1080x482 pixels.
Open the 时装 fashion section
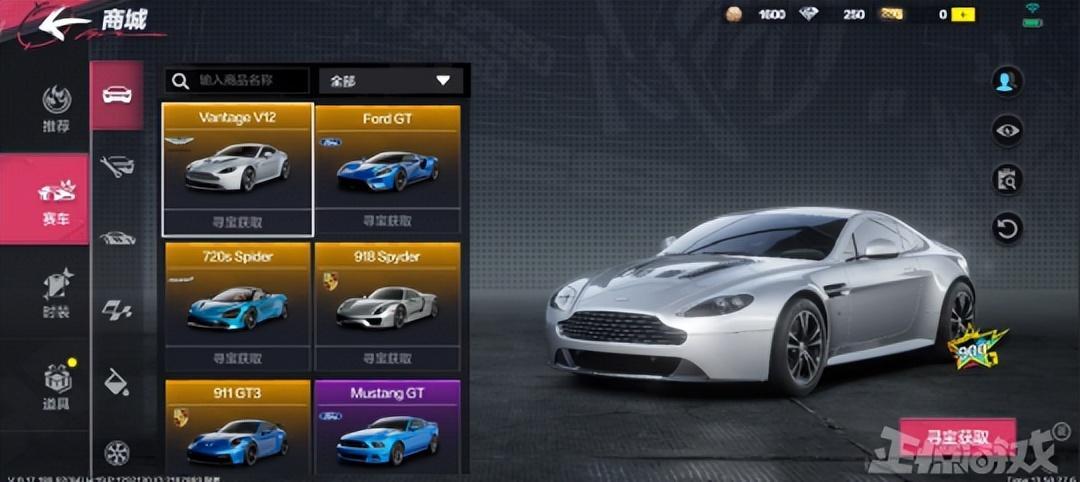tap(56, 292)
